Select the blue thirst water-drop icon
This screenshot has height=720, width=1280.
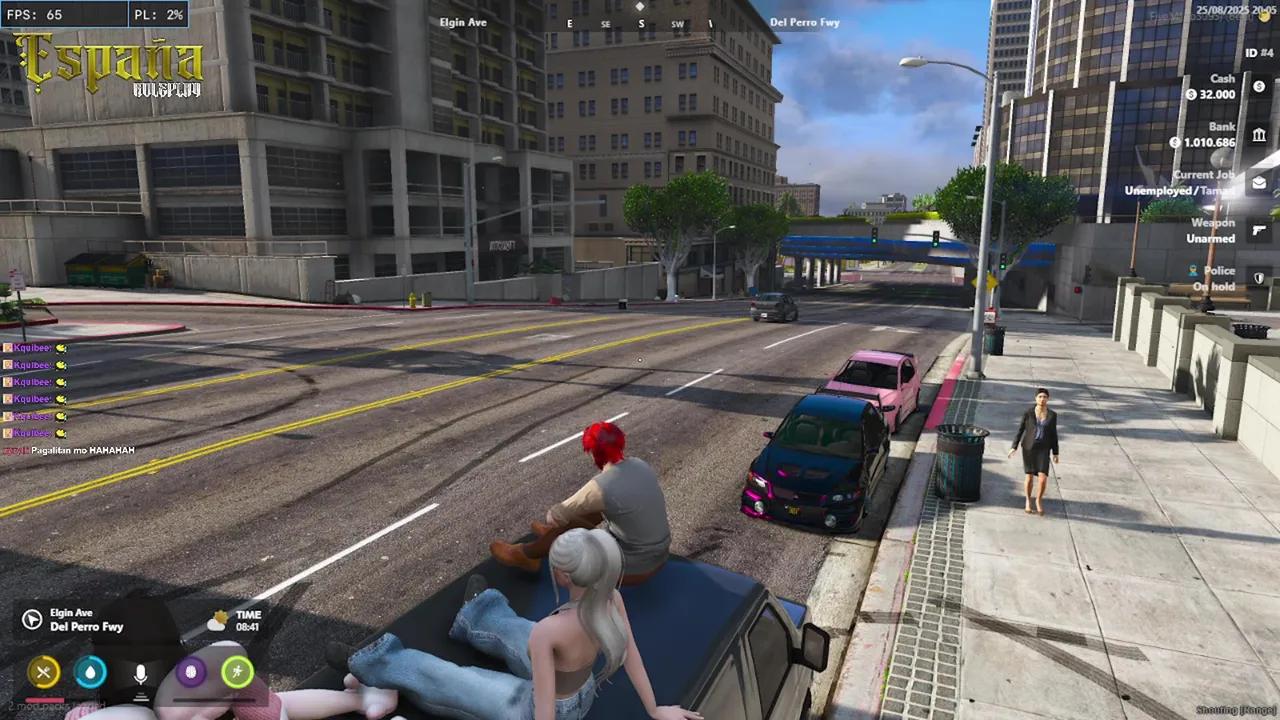(x=90, y=672)
